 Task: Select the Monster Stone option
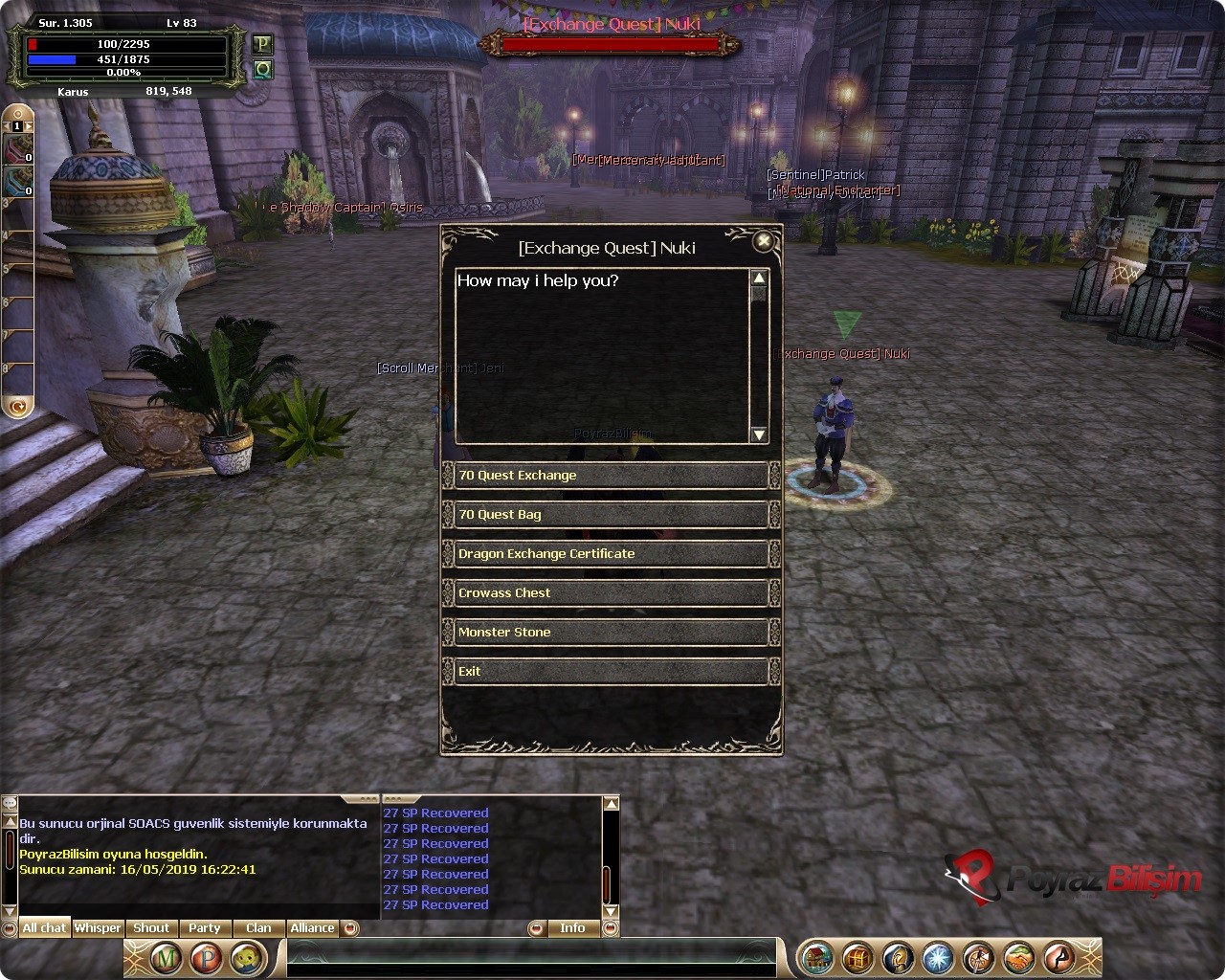click(x=611, y=633)
